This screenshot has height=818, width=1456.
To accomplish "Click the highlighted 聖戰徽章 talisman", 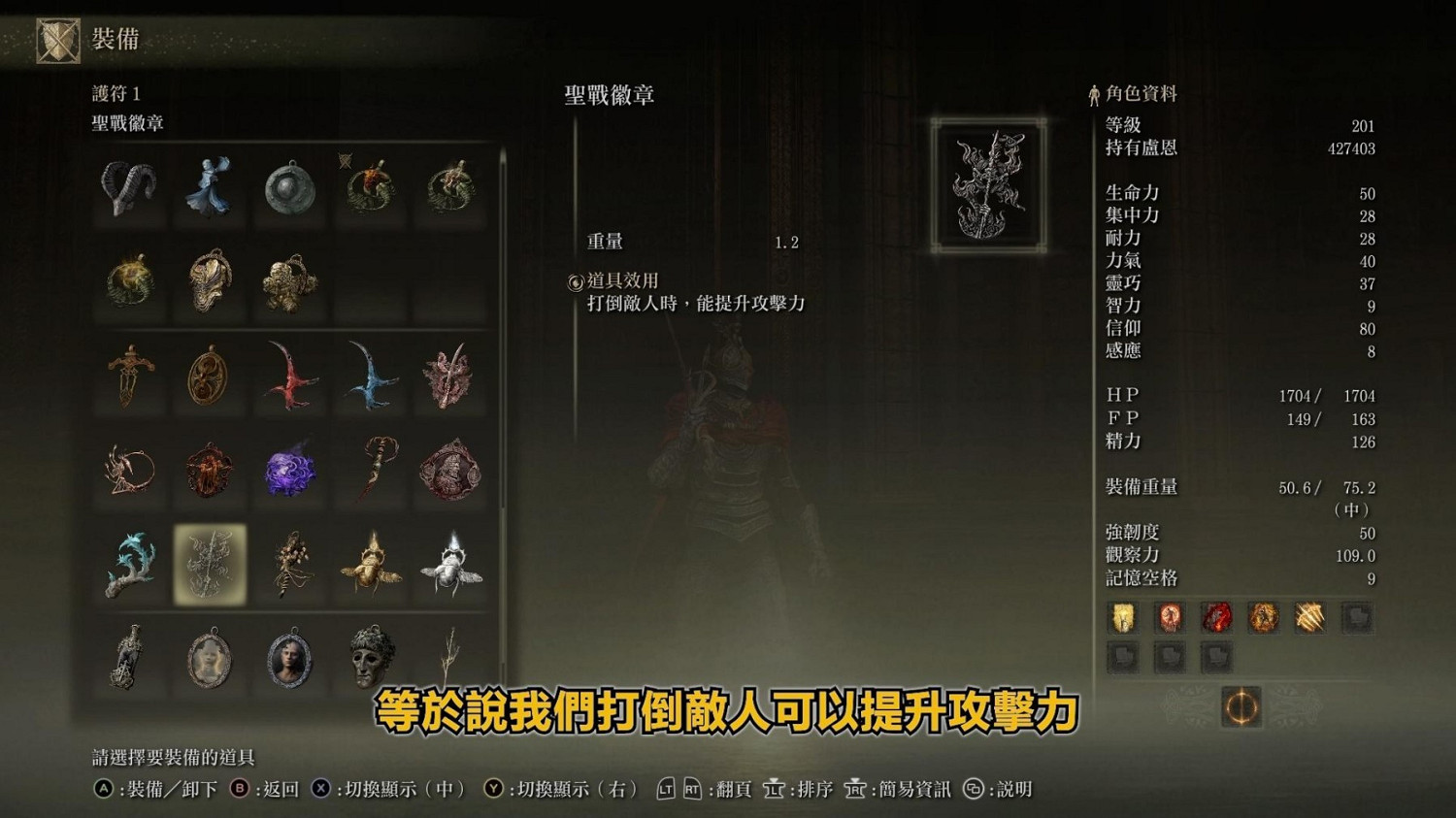I will pyautogui.click(x=209, y=564).
